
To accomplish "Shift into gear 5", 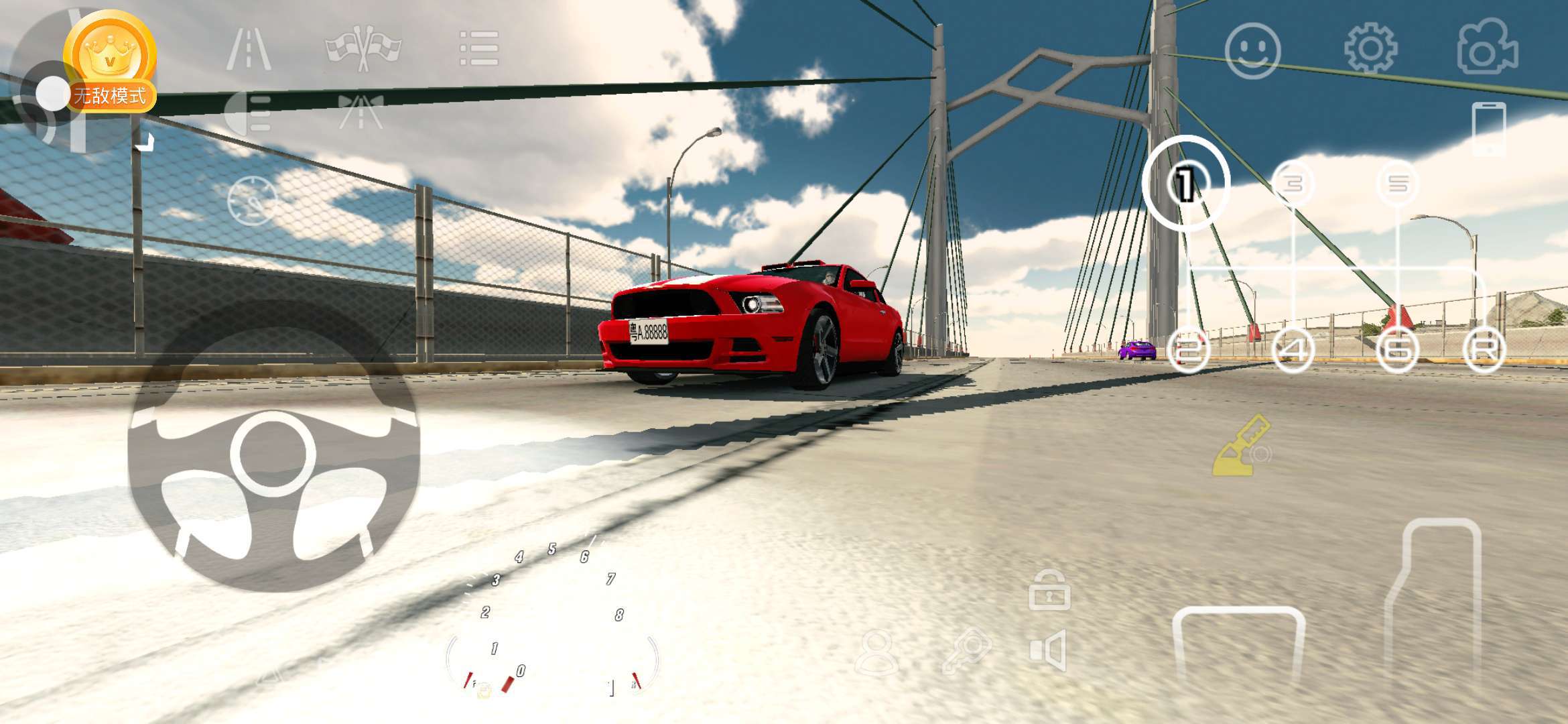I will coord(1398,183).
